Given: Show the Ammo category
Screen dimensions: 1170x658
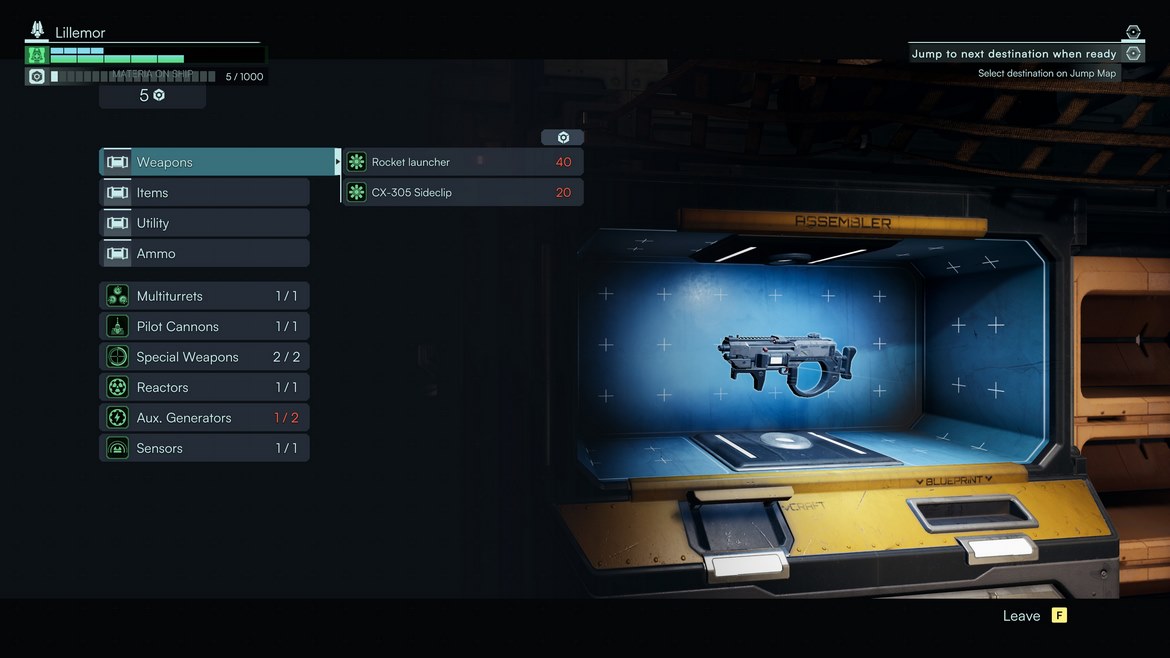Looking at the screenshot, I should tap(205, 254).
